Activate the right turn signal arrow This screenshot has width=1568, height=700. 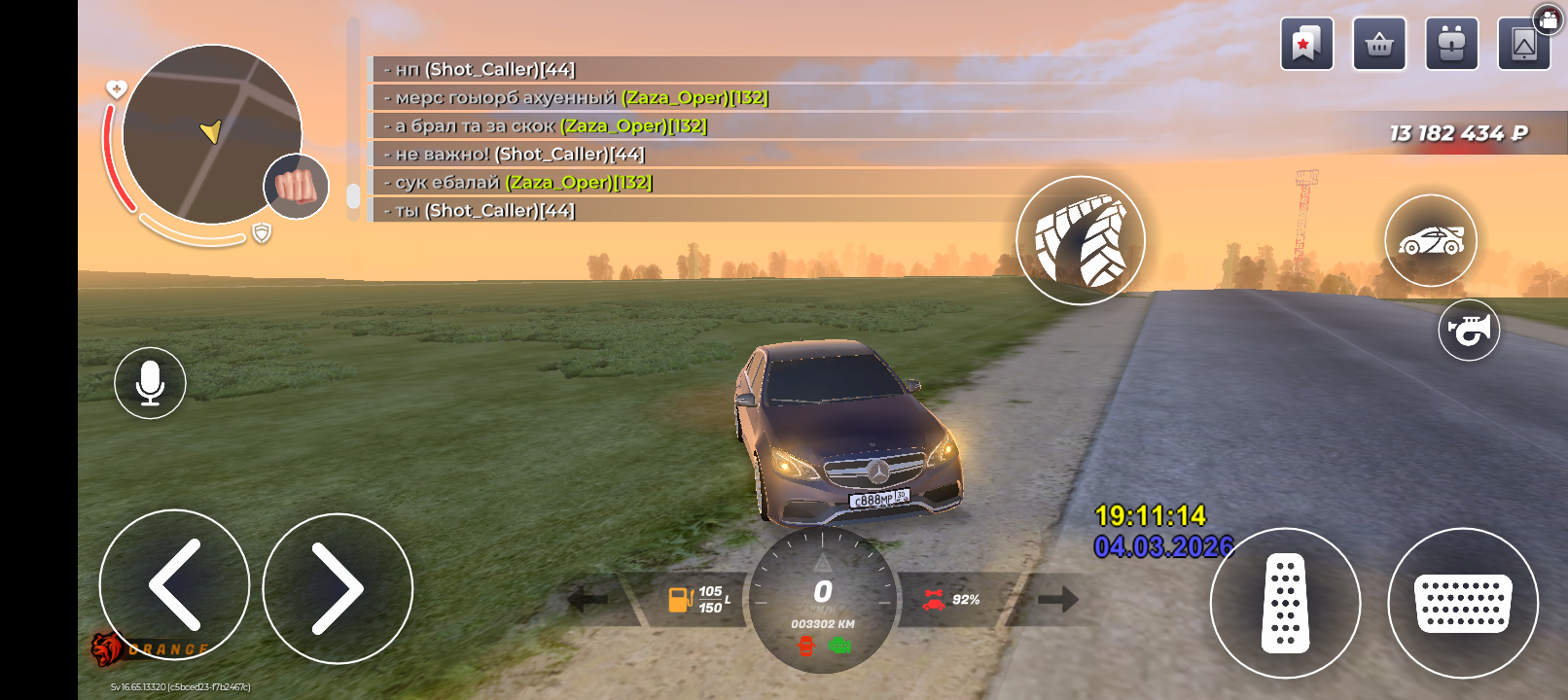[x=1058, y=600]
